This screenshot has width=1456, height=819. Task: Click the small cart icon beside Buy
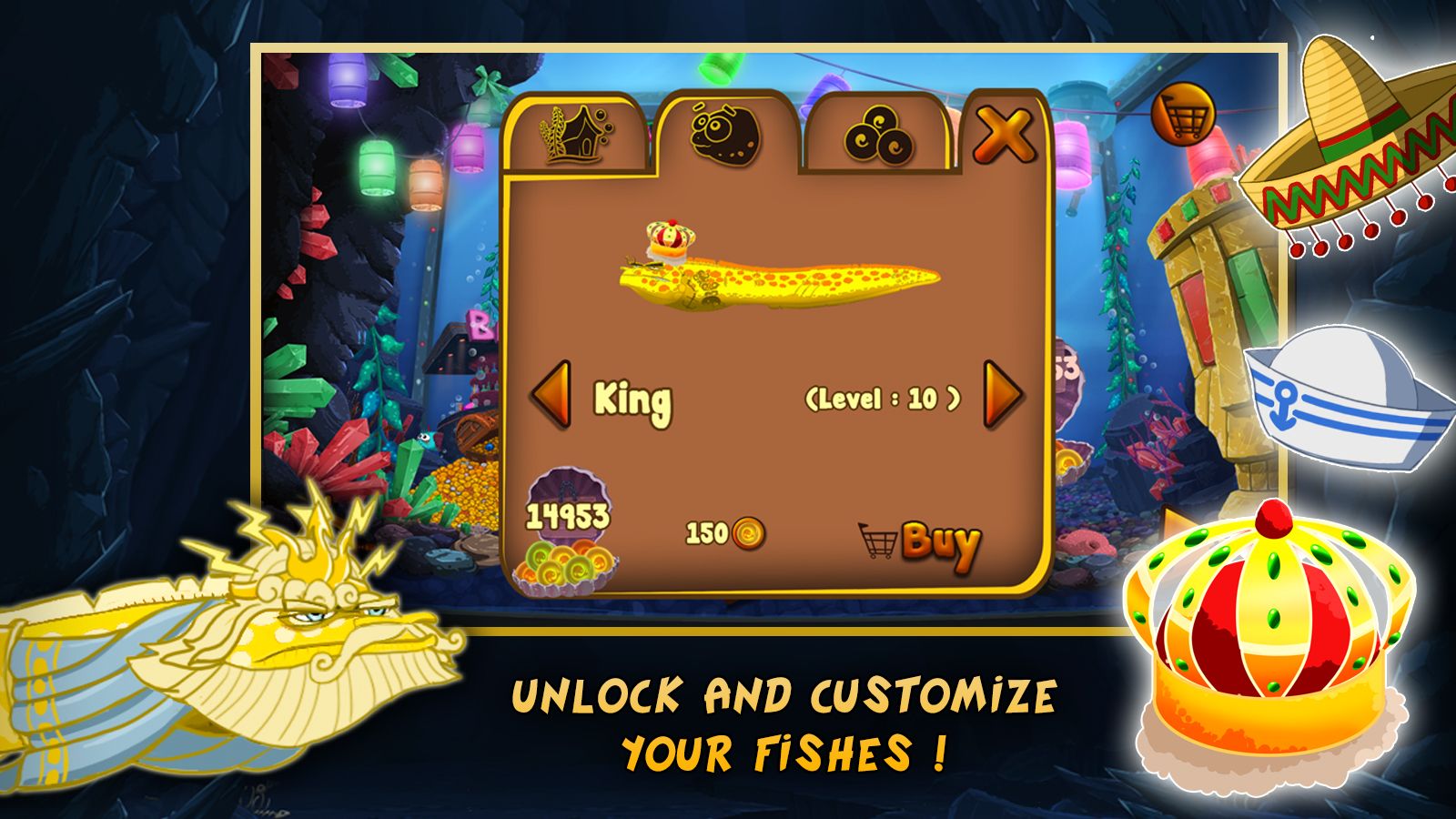coord(876,541)
